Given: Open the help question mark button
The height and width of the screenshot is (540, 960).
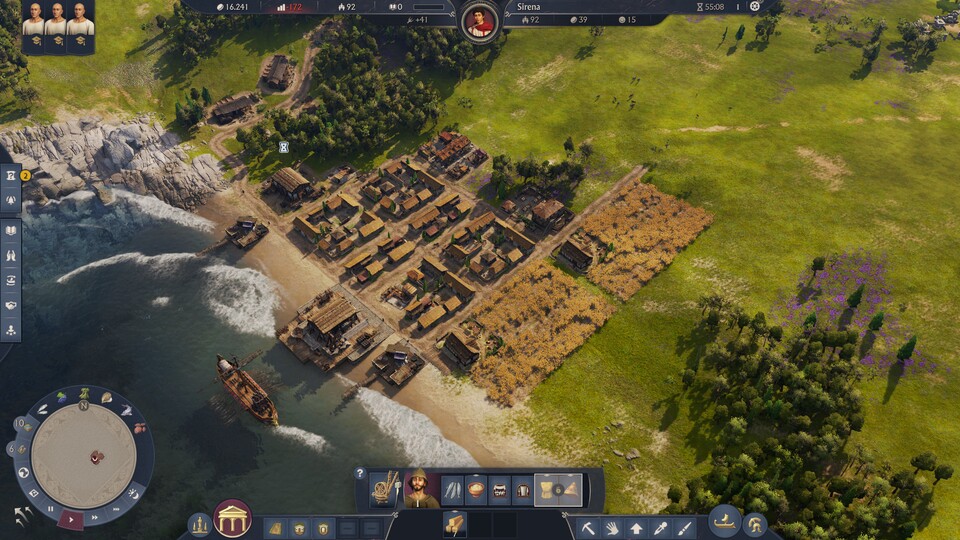Looking at the screenshot, I should click(x=360, y=473).
